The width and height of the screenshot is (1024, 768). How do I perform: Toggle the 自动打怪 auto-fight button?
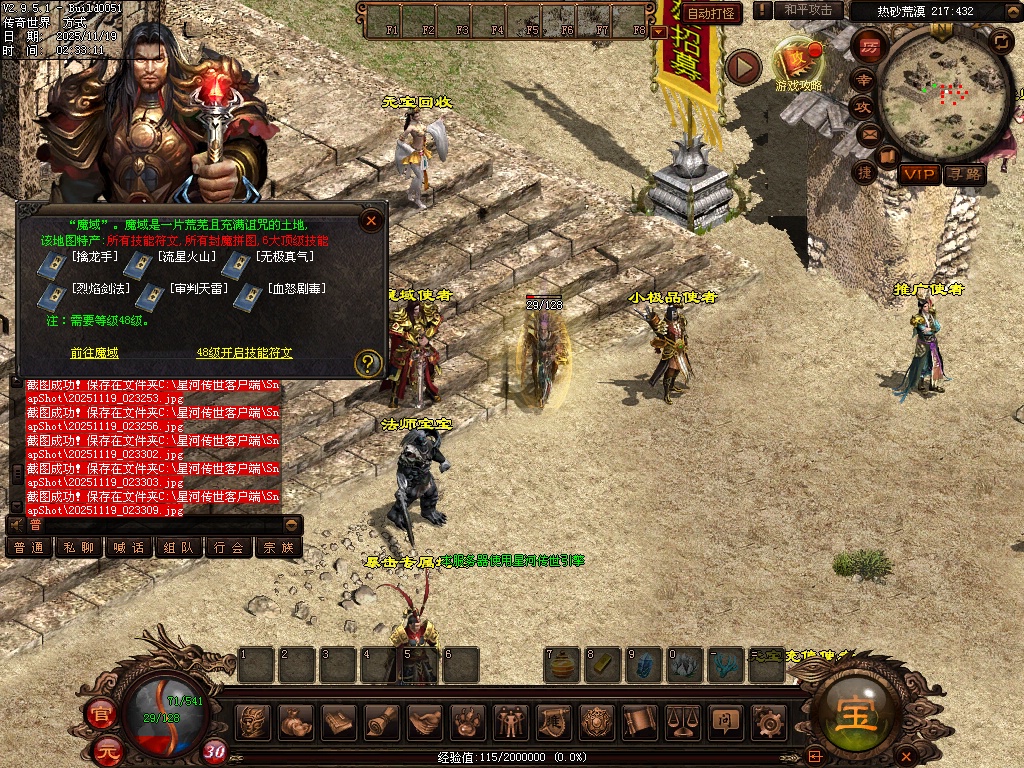coord(712,13)
